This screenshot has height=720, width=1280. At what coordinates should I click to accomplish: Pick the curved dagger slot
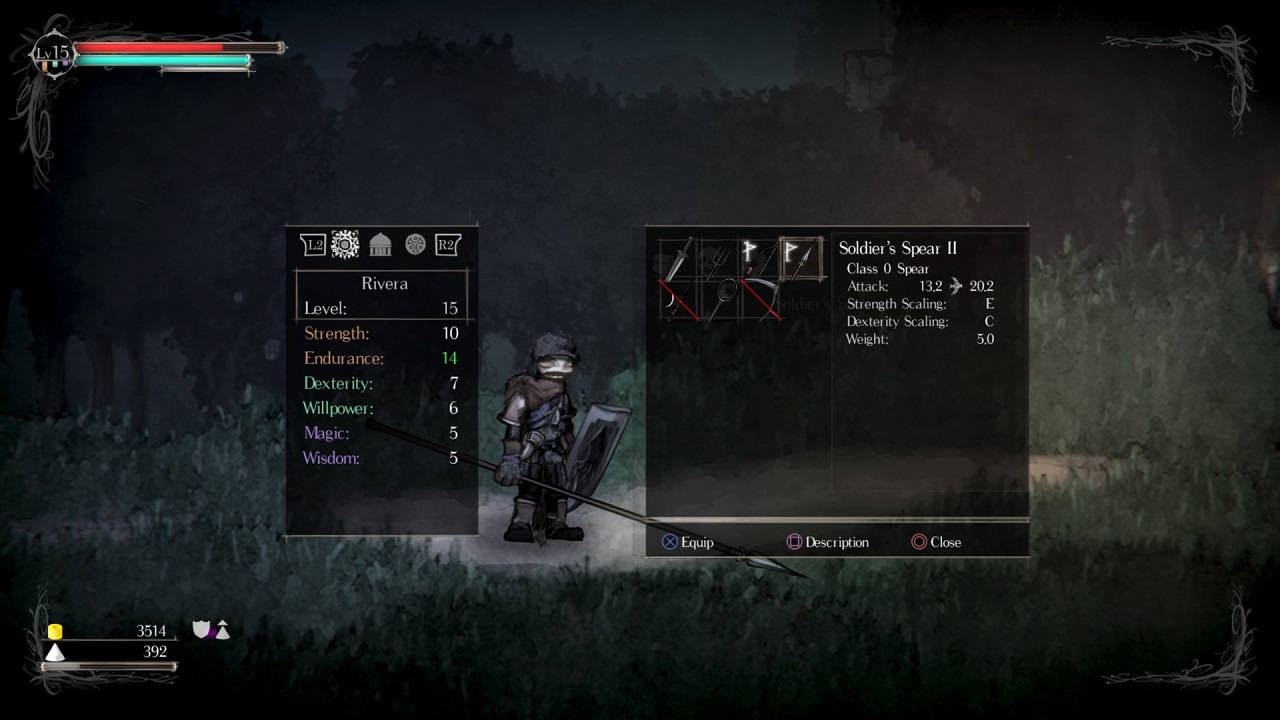click(x=678, y=299)
